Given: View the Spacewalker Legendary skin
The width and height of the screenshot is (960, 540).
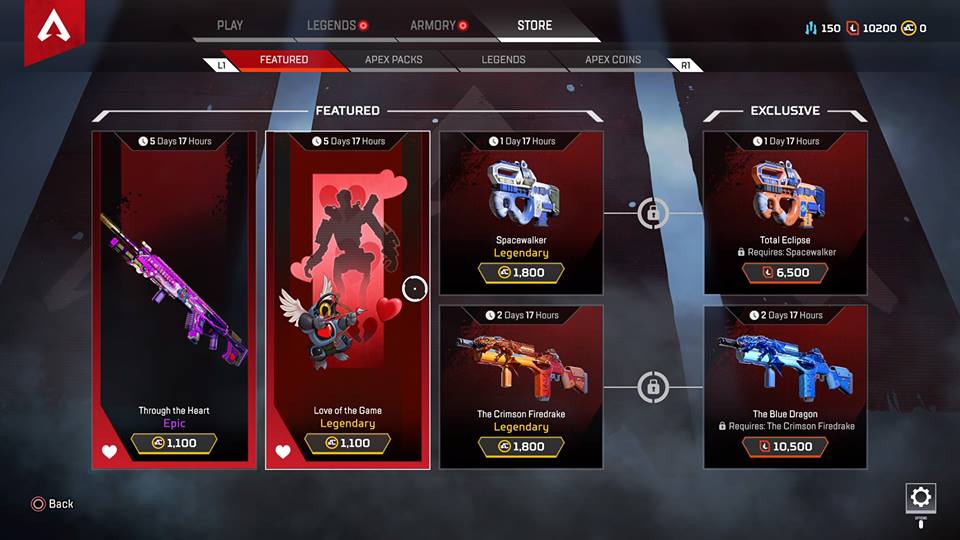Looking at the screenshot, I should pyautogui.click(x=521, y=213).
